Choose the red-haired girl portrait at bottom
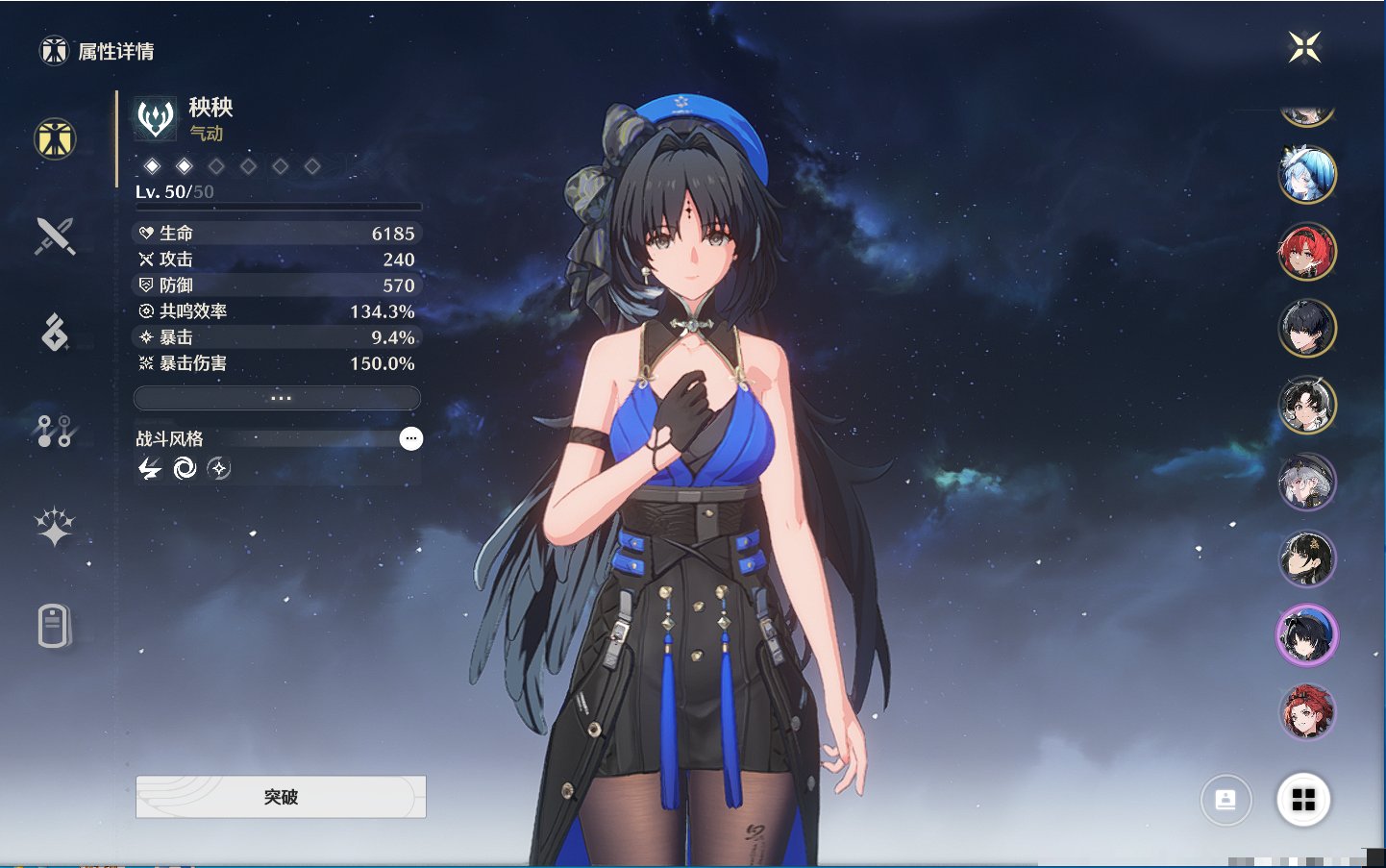The width and height of the screenshot is (1386, 868). coord(1307,712)
